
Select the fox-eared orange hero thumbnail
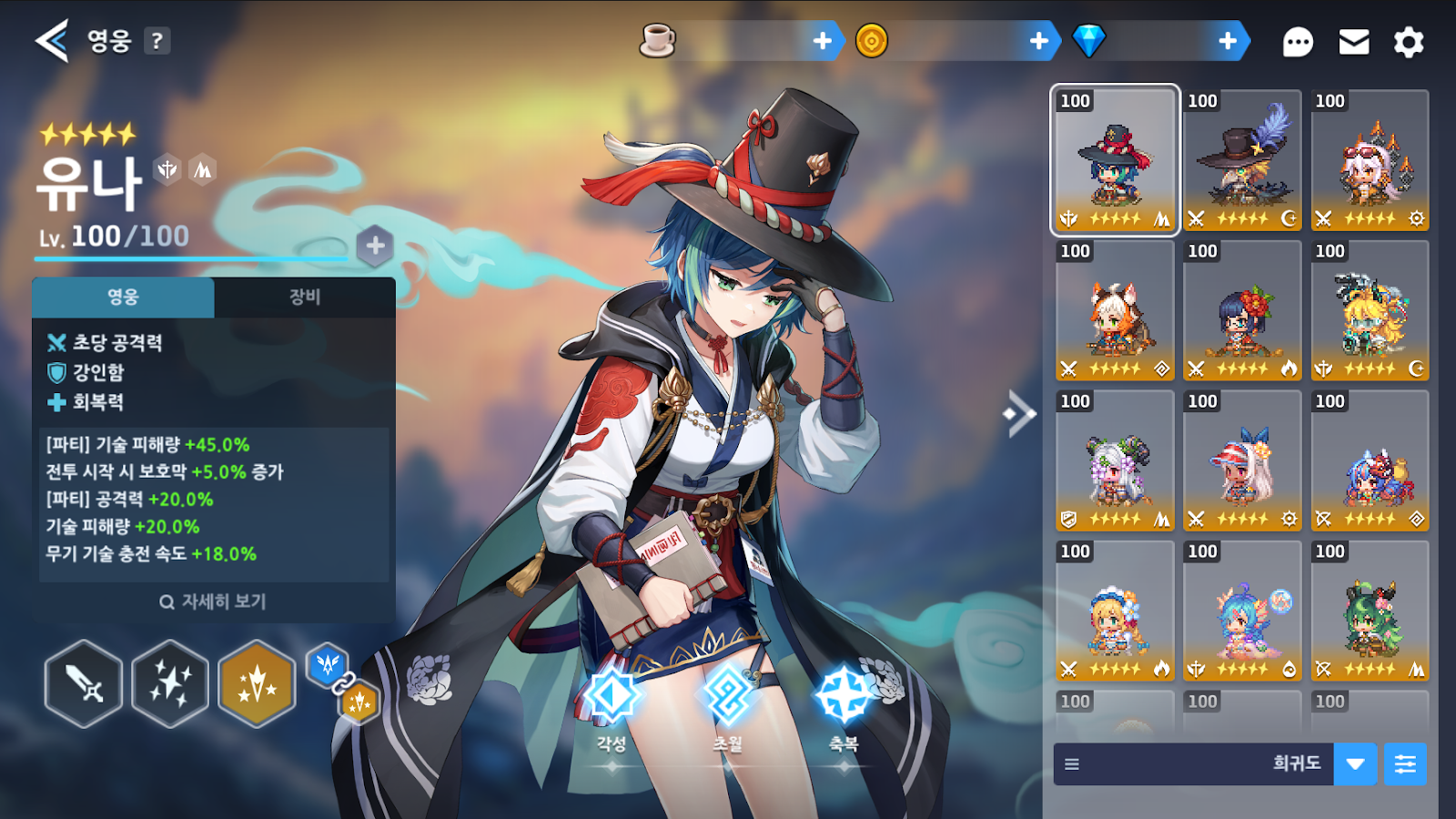point(1115,311)
